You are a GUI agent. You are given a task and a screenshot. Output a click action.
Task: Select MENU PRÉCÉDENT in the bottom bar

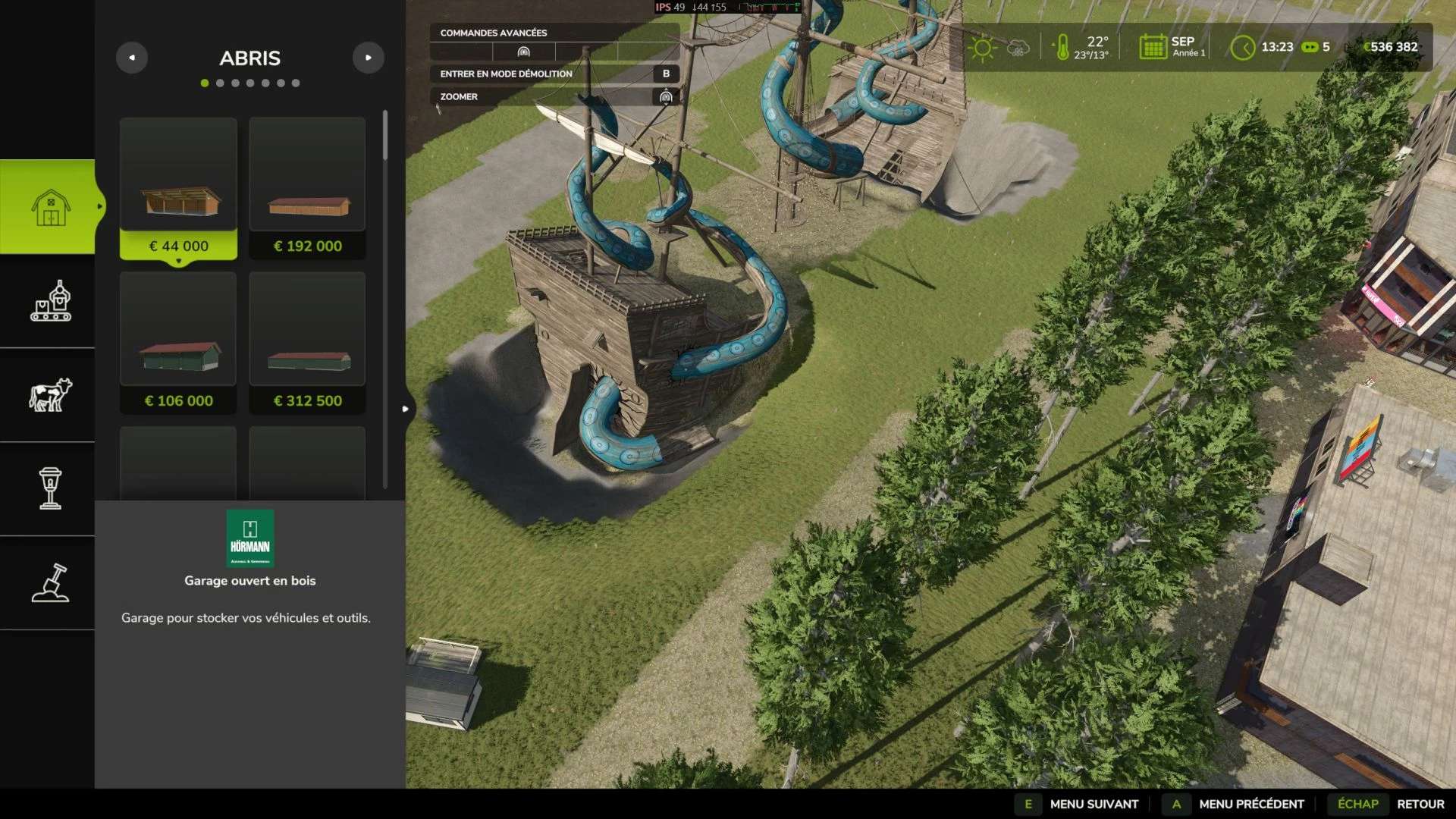pos(1250,804)
